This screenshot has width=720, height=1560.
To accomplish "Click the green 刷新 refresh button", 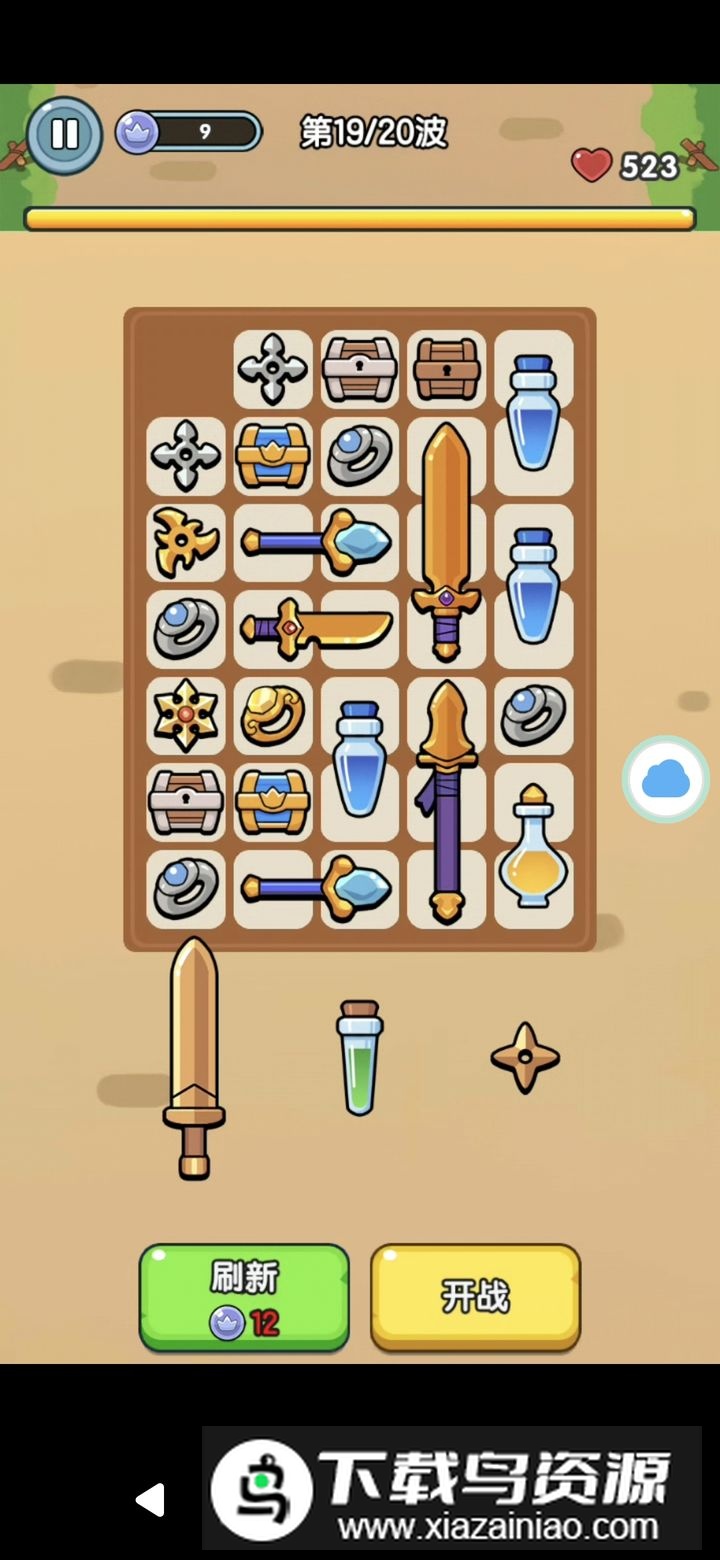I will pos(244,1297).
